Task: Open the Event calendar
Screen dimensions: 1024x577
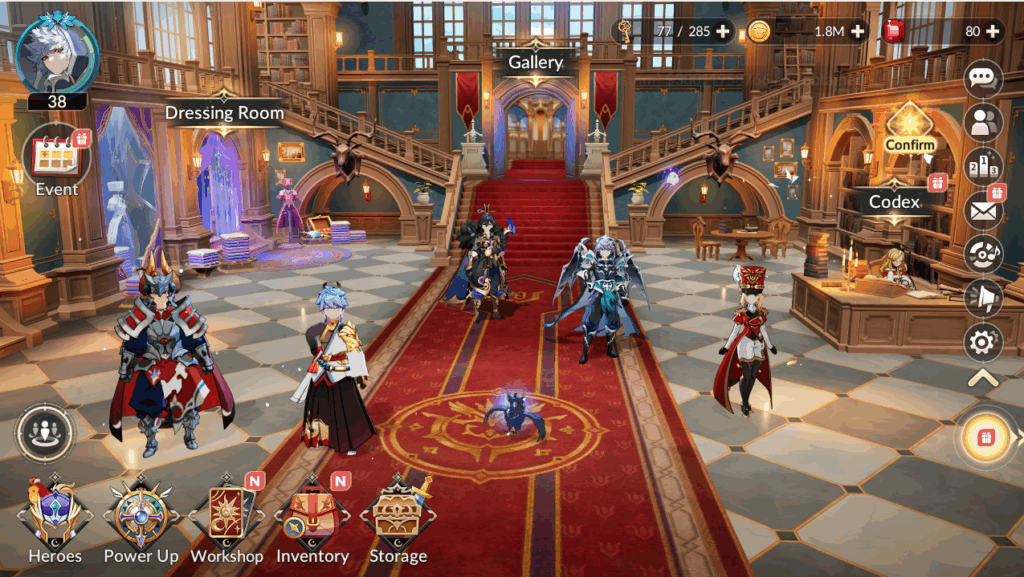Action: (x=56, y=158)
